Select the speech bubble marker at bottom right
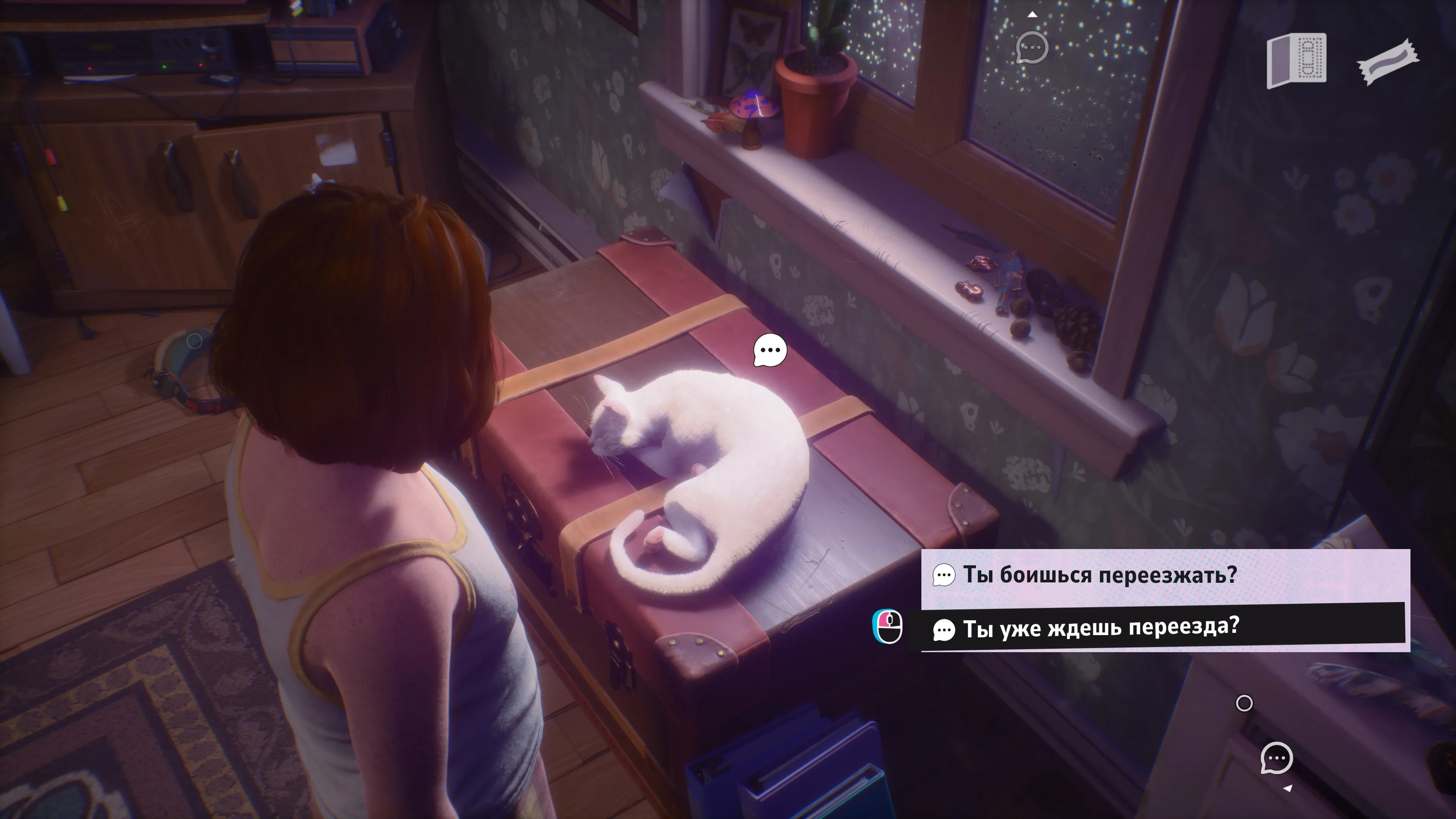1456x819 pixels. click(x=1276, y=758)
